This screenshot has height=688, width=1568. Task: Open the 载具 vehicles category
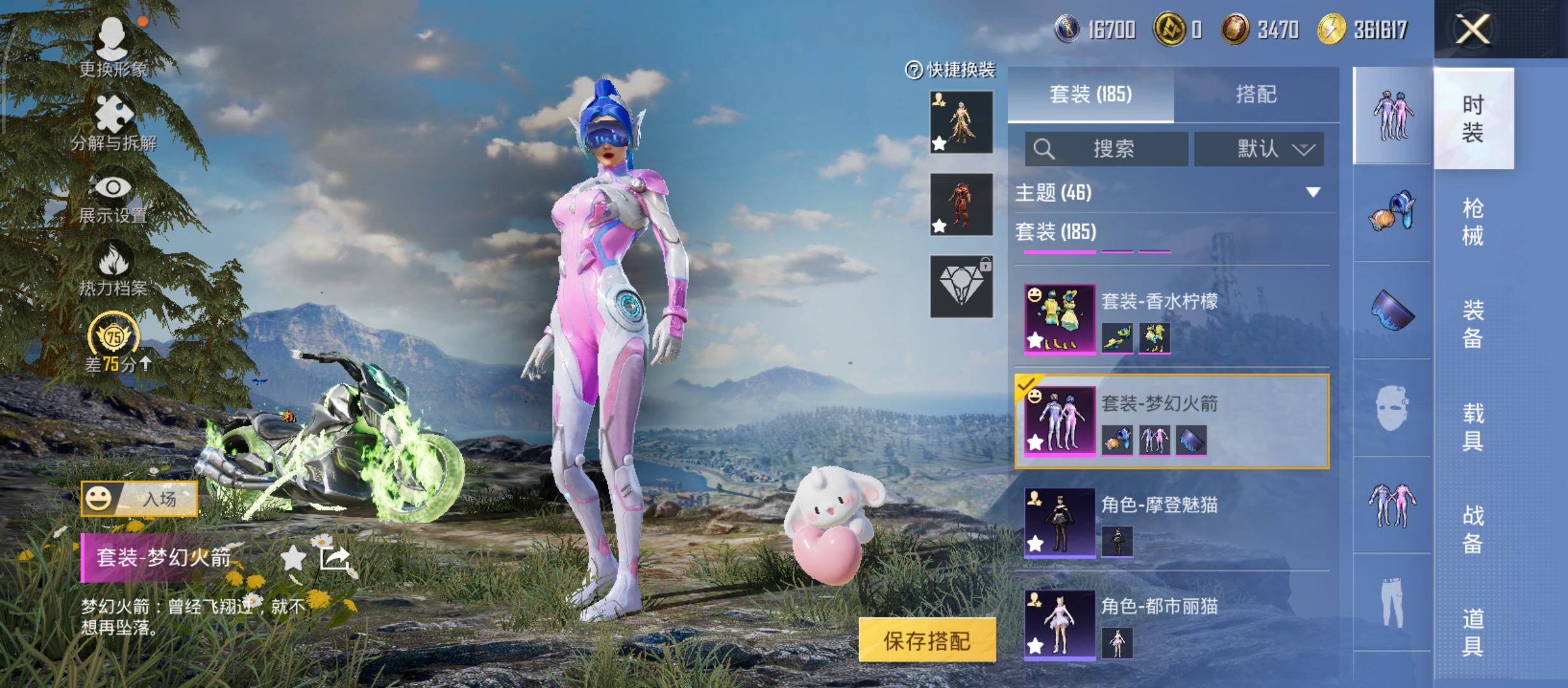[x=1472, y=427]
